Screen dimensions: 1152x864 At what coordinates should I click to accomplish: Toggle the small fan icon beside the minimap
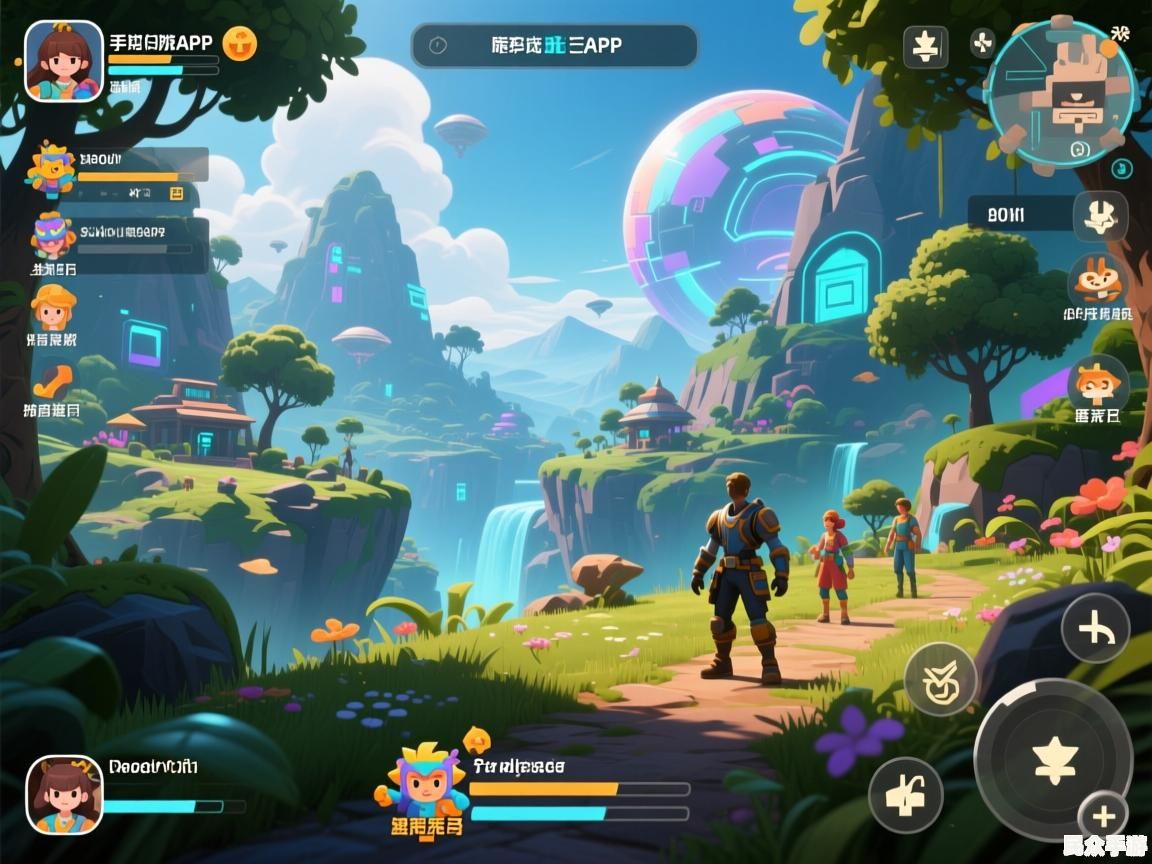click(982, 43)
